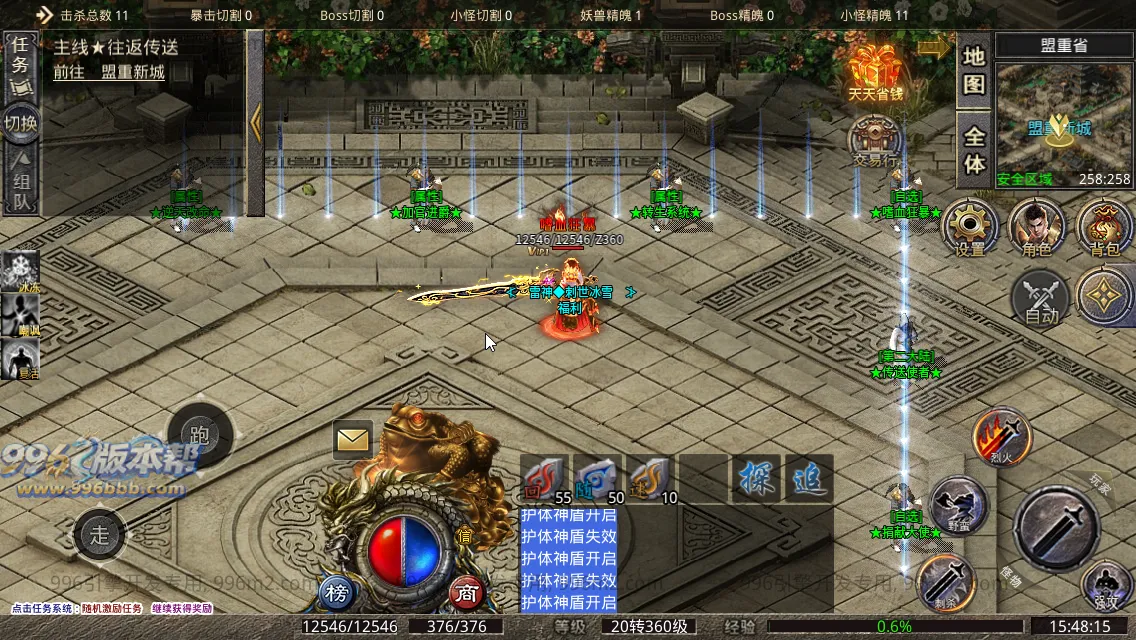Viewport: 1136px width, 640px height.
Task: Tap the 切换 switch button
Action: click(20, 124)
